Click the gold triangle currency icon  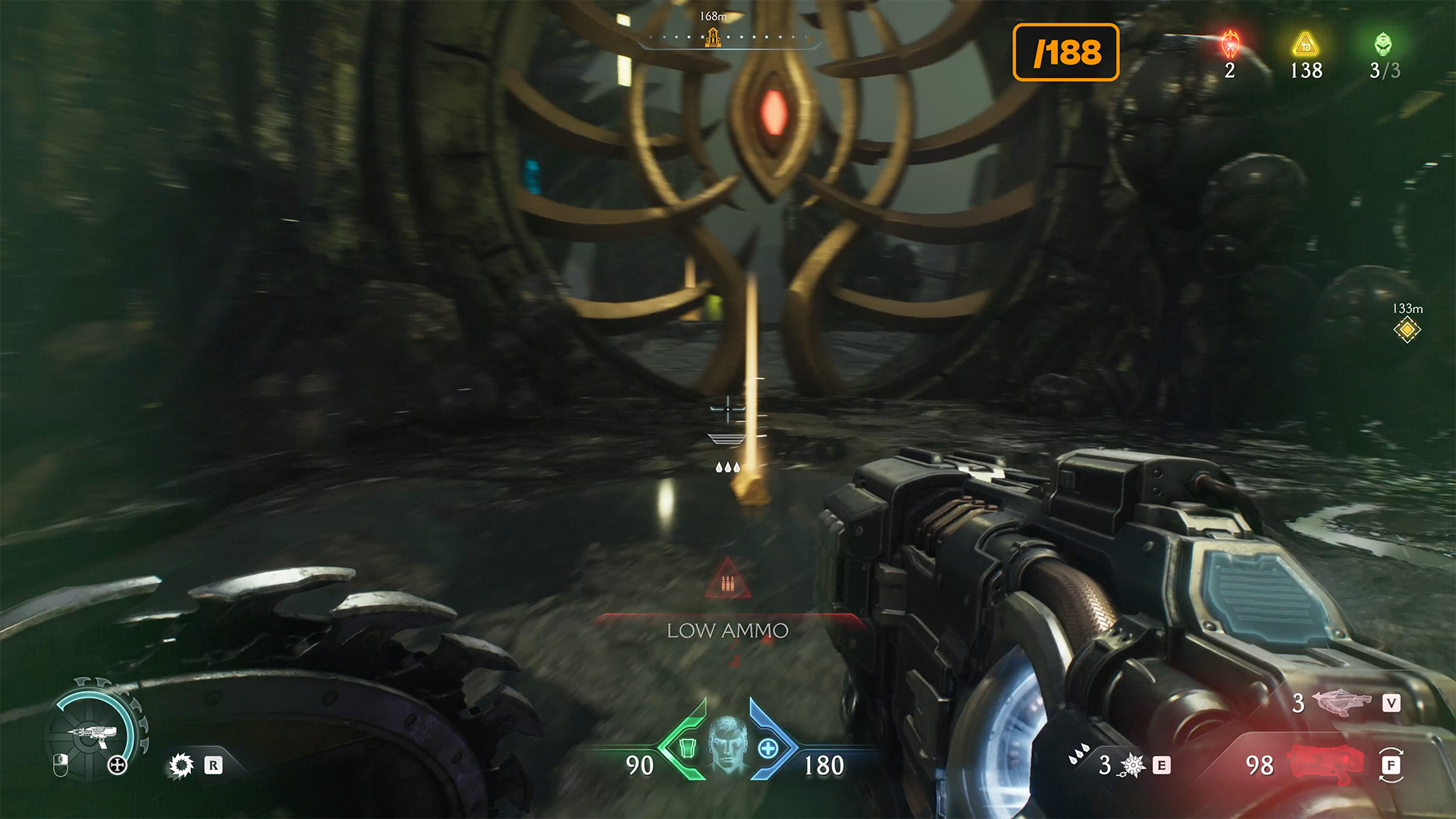click(1305, 45)
